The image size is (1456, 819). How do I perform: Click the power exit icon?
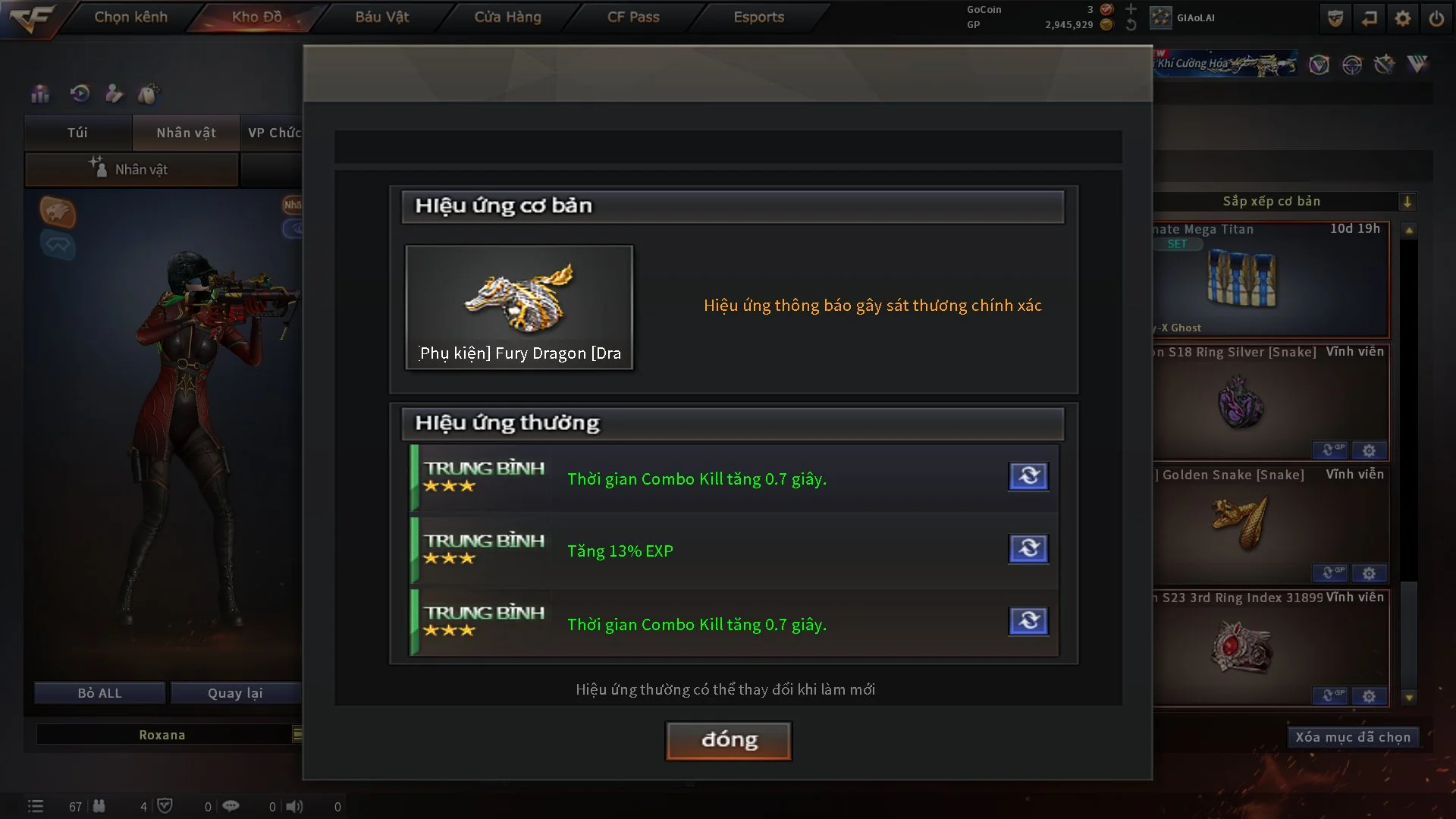[1436, 18]
